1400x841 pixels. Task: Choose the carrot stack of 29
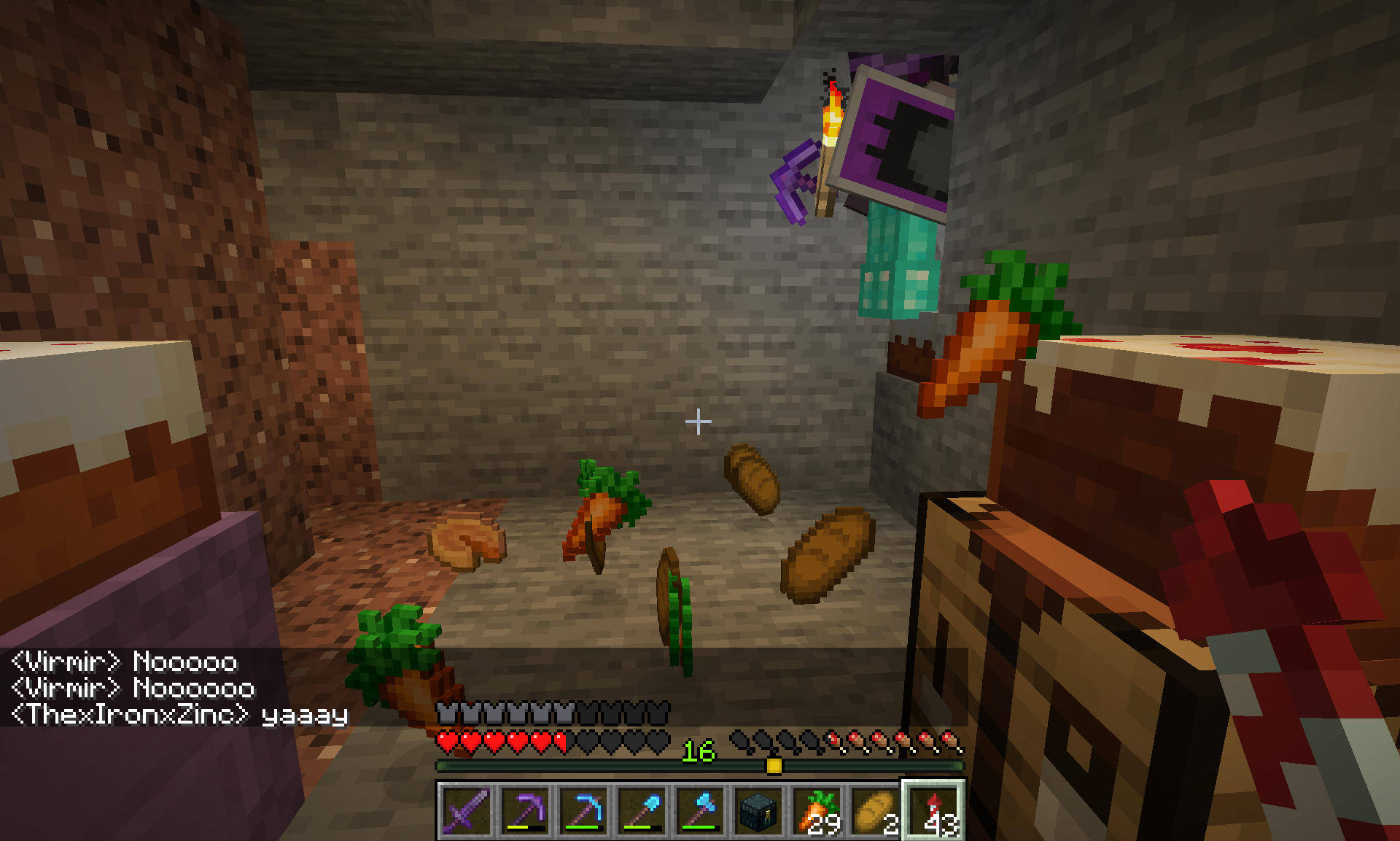click(817, 810)
